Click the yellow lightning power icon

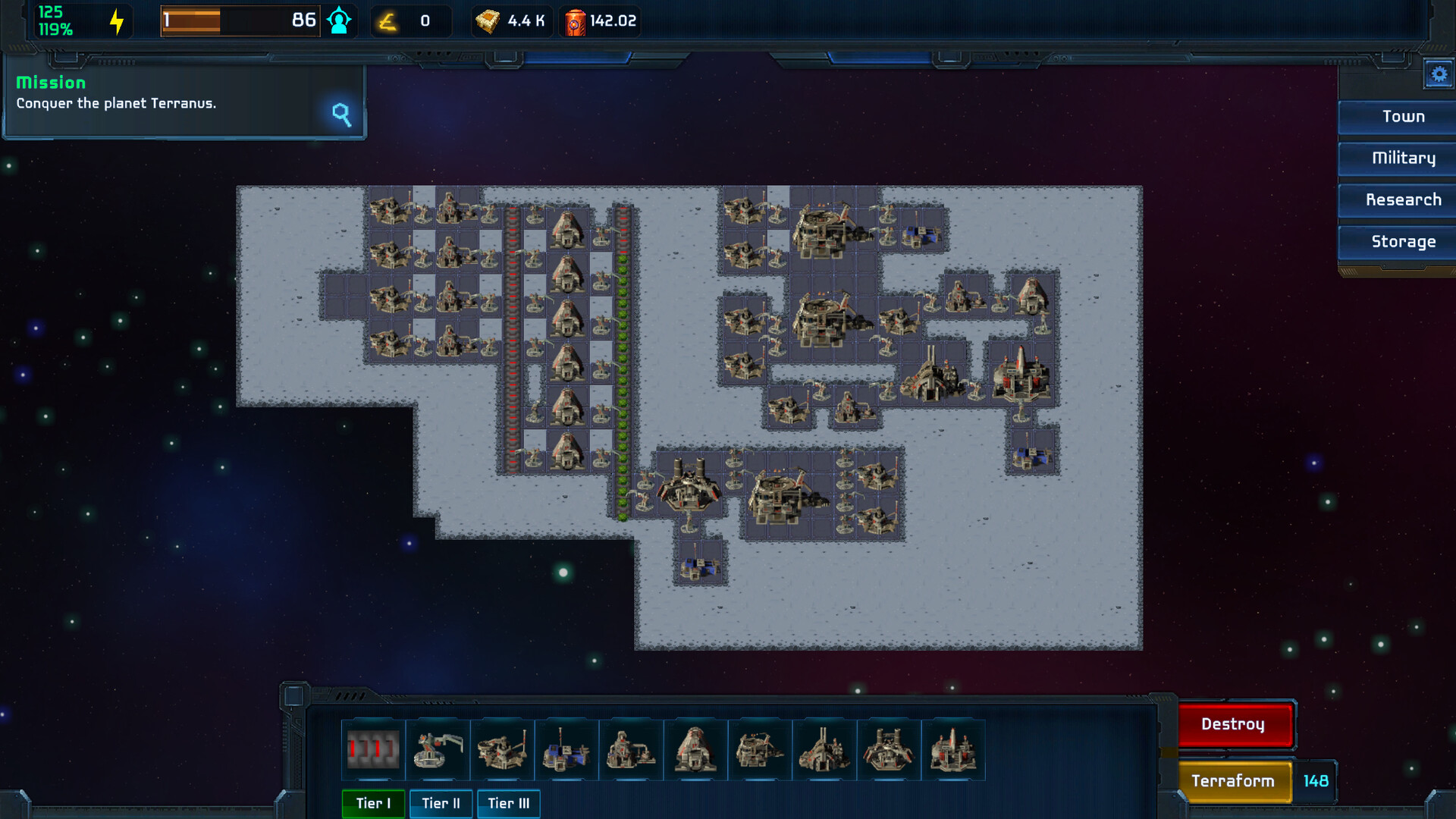(x=115, y=20)
